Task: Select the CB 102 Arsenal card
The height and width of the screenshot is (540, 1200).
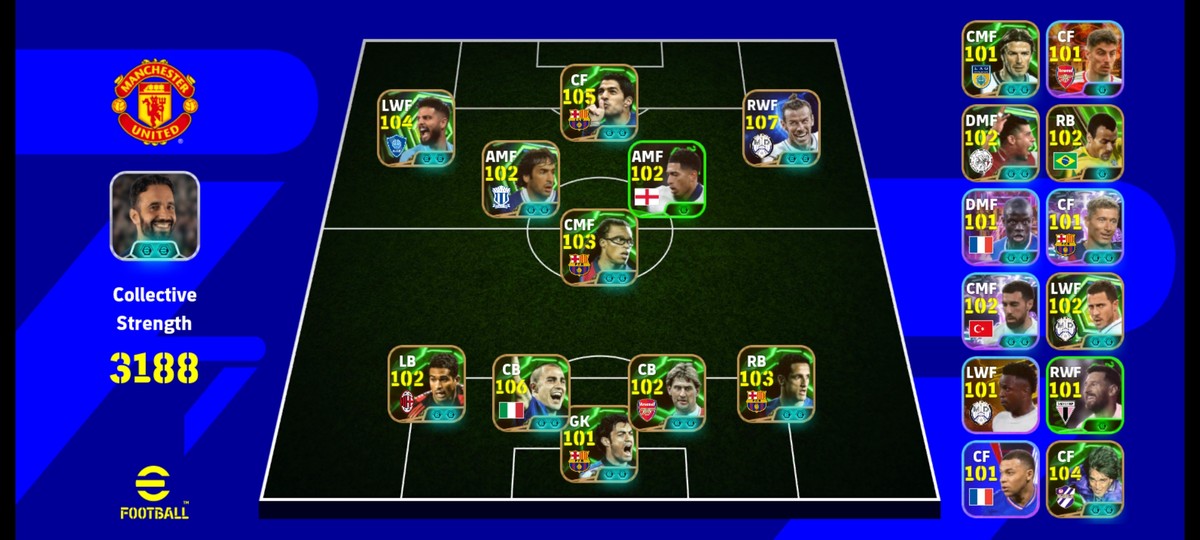Action: [667, 393]
